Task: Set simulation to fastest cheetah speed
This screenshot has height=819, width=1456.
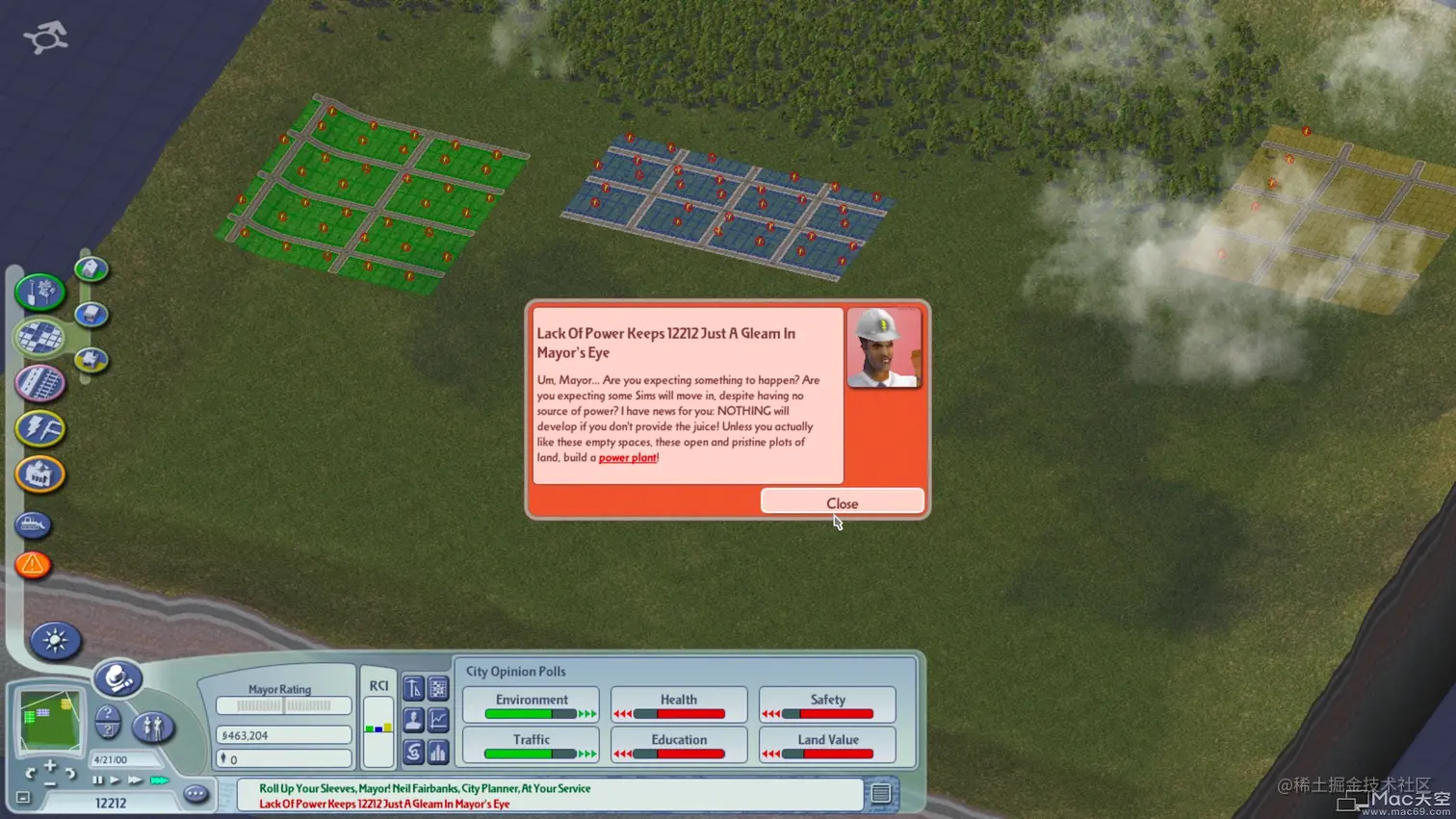Action: click(x=159, y=781)
